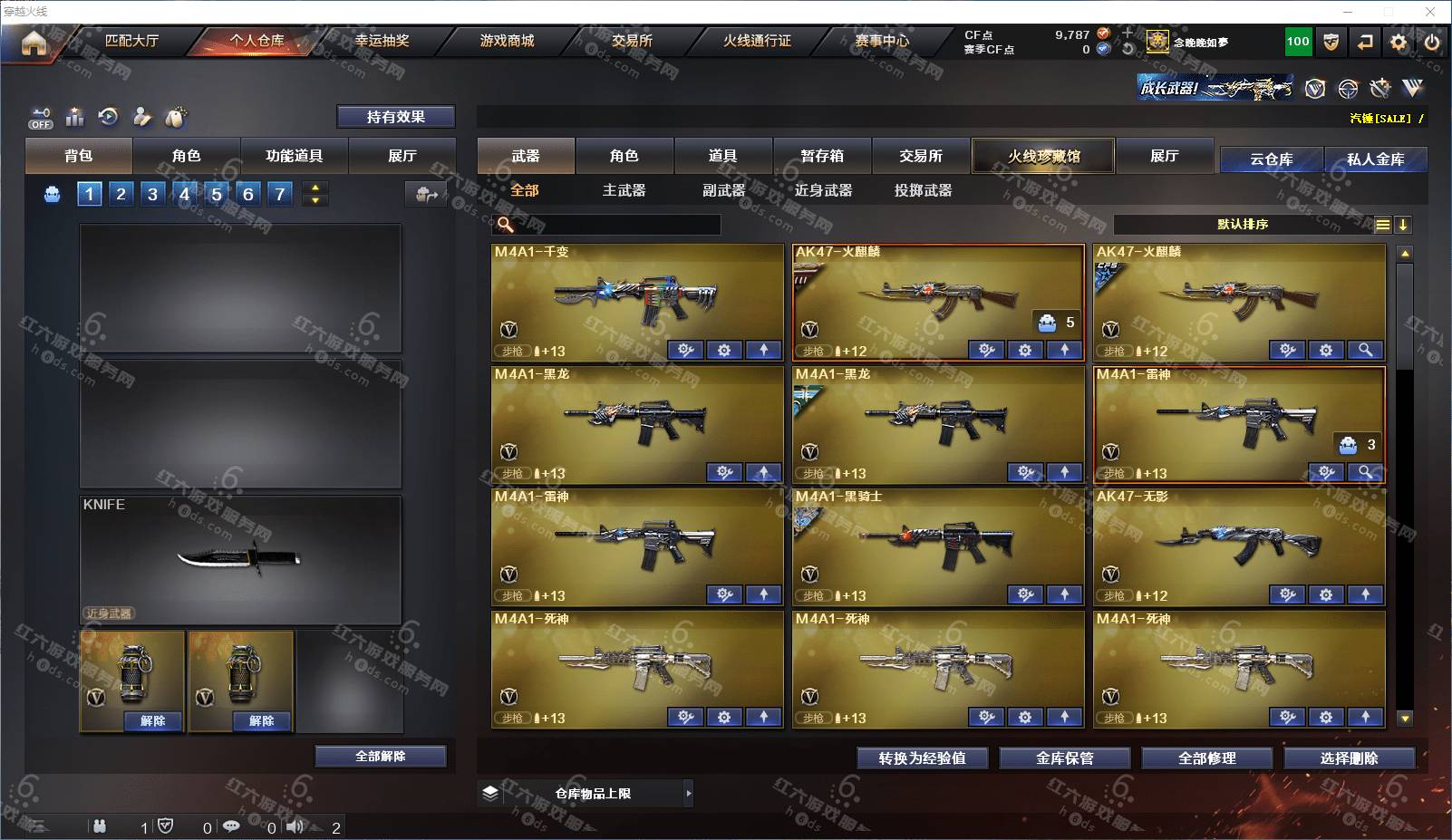The width and height of the screenshot is (1452, 840).
Task: Click the home icon button
Action: pyautogui.click(x=34, y=43)
